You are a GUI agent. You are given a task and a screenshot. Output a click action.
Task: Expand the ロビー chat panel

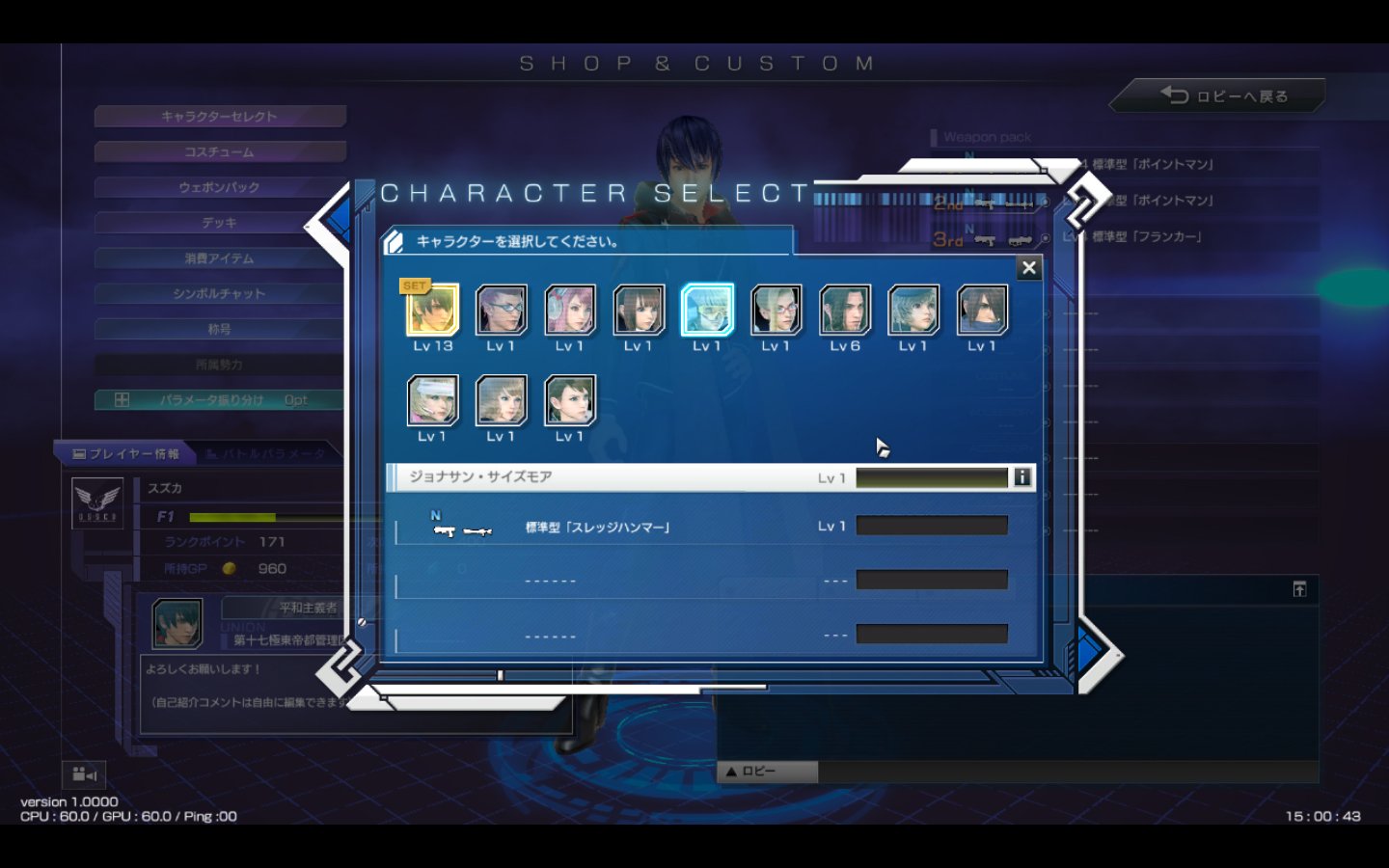pyautogui.click(x=768, y=772)
